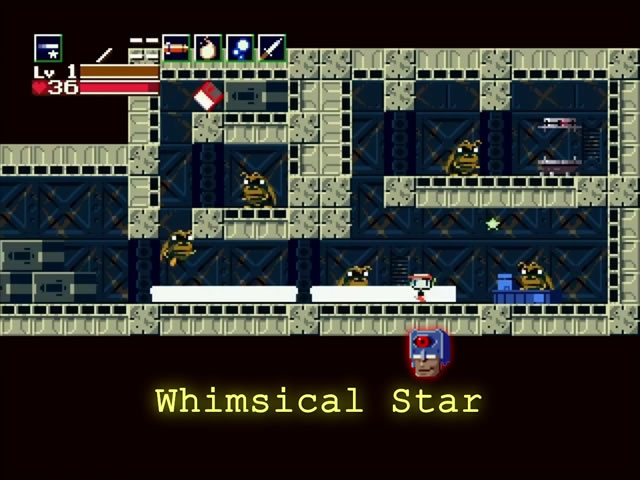Select the equipped Polar Star weapon icon
This screenshot has height=480, width=640.
48,48
